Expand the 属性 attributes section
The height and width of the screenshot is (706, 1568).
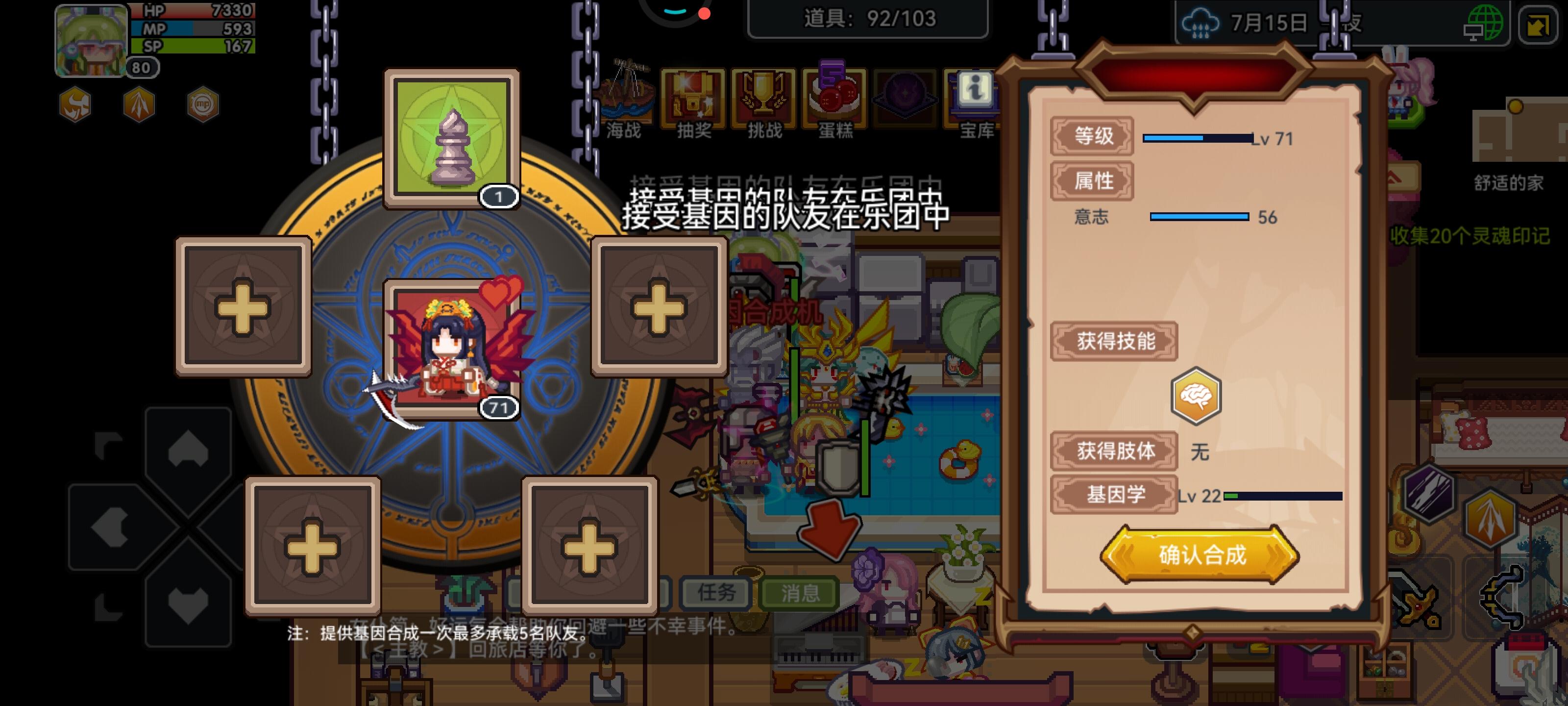pos(1091,180)
